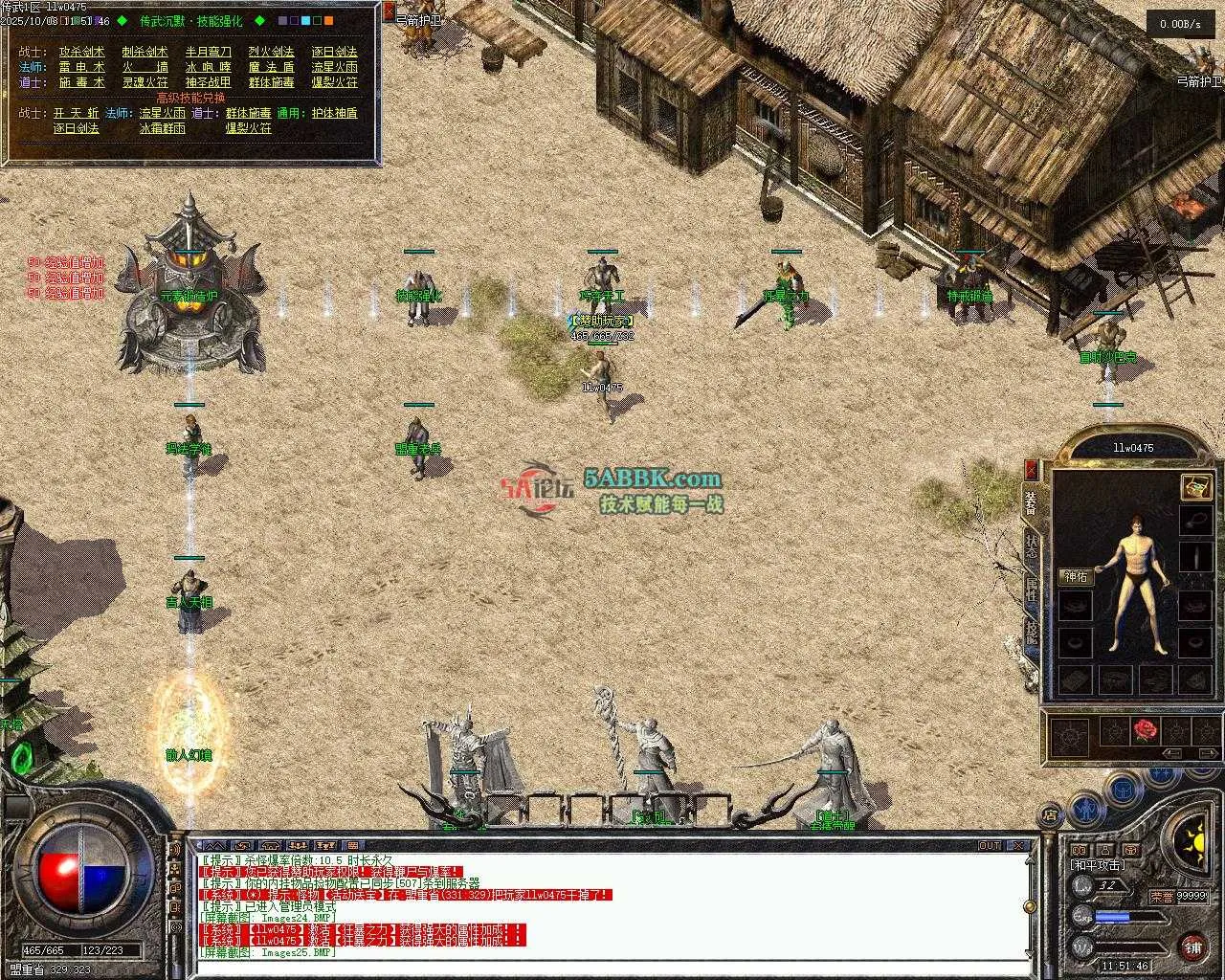Open the 铺 stall button
Viewport: 1225px width, 980px height.
pos(1192,947)
